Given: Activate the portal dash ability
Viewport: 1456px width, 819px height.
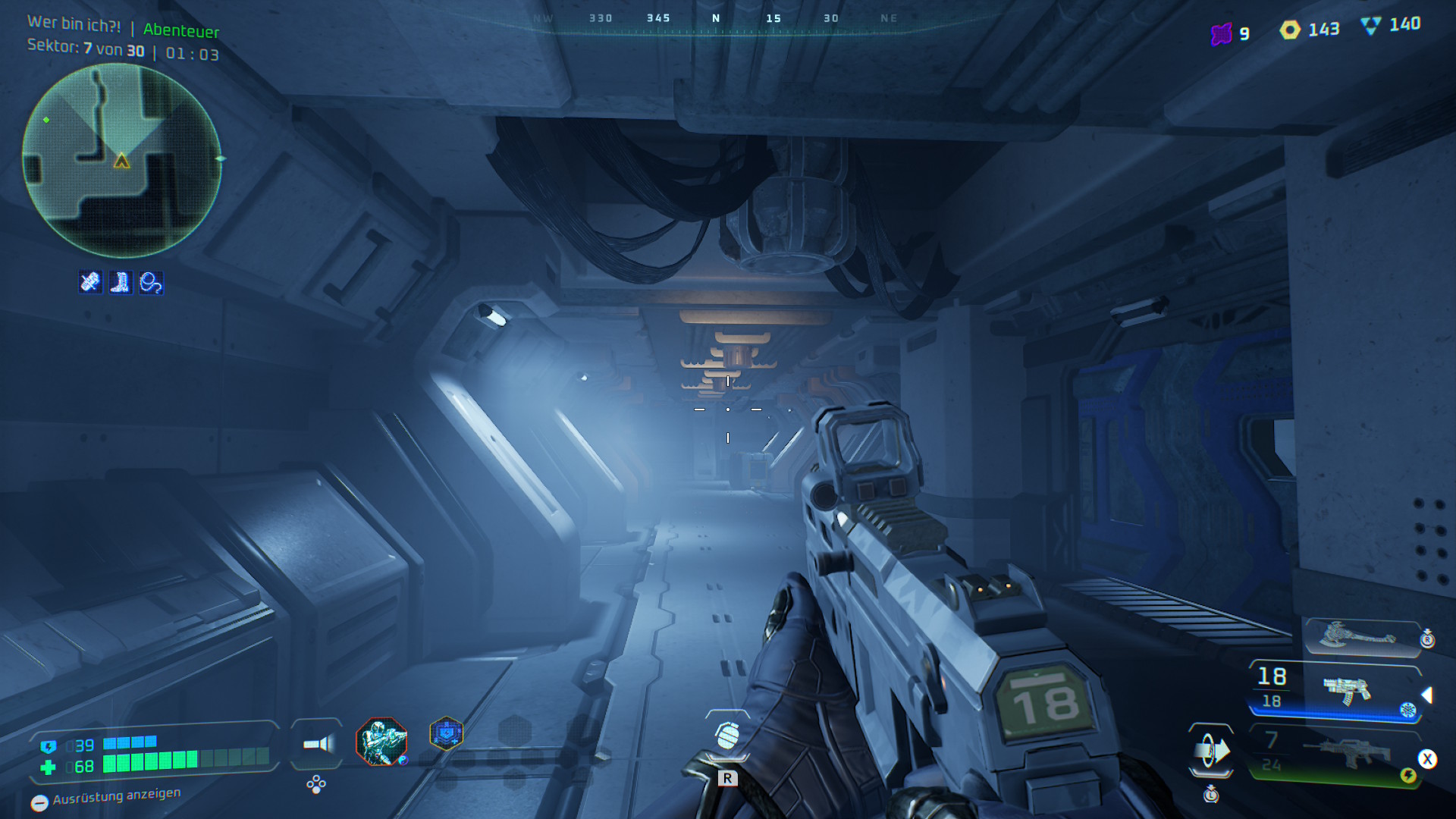Looking at the screenshot, I should 1211,752.
